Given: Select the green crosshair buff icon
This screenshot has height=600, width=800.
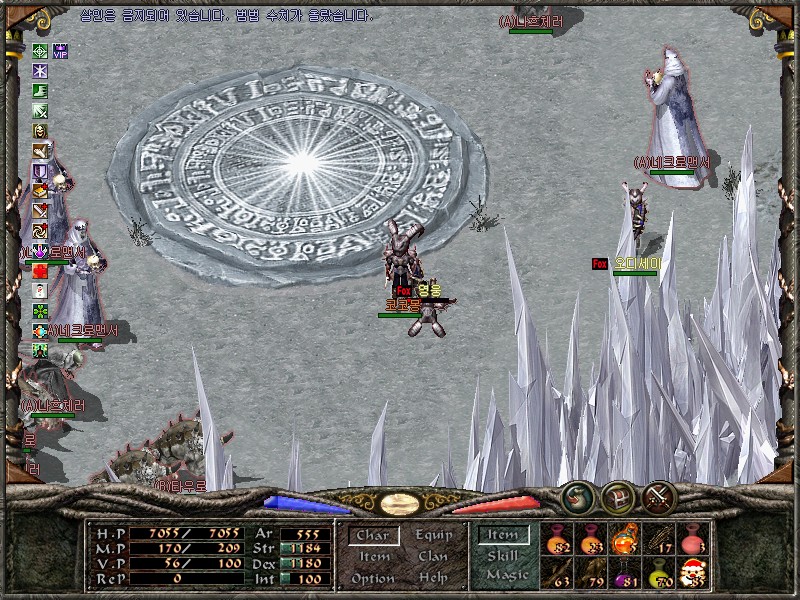Looking at the screenshot, I should (x=40, y=51).
